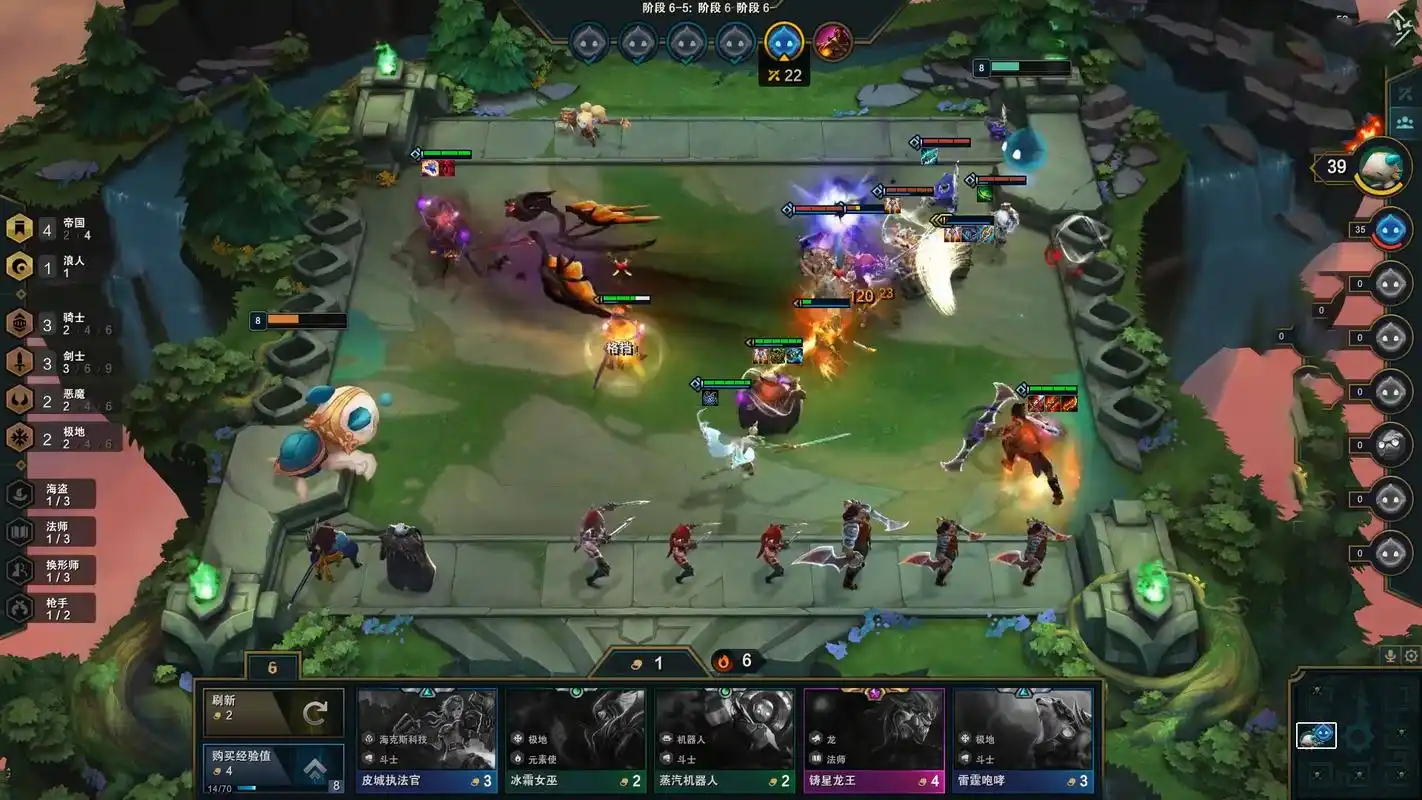
Task: Select the 帝国 trait icon in left panel
Action: [18, 230]
